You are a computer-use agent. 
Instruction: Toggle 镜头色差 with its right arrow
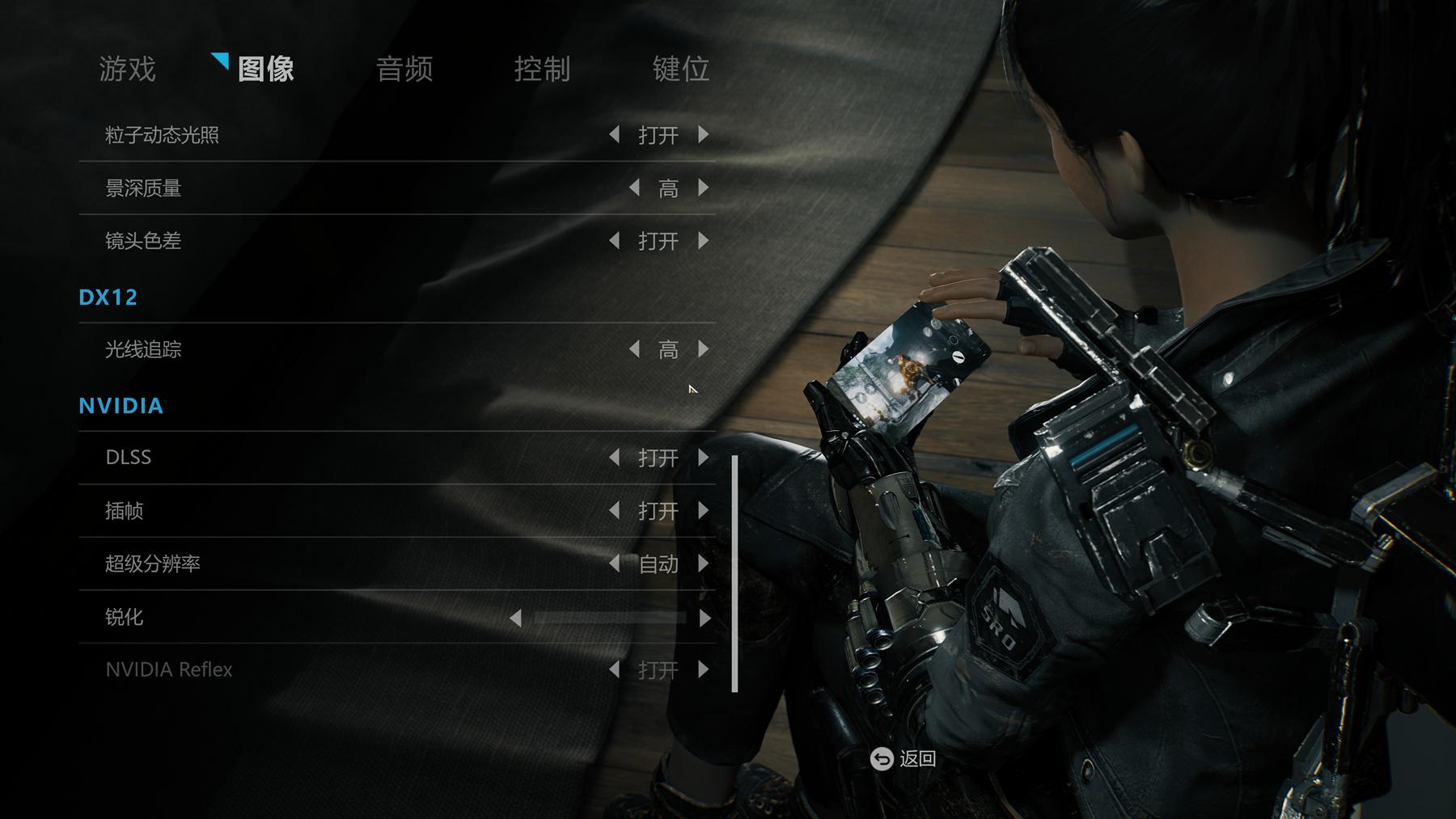704,241
